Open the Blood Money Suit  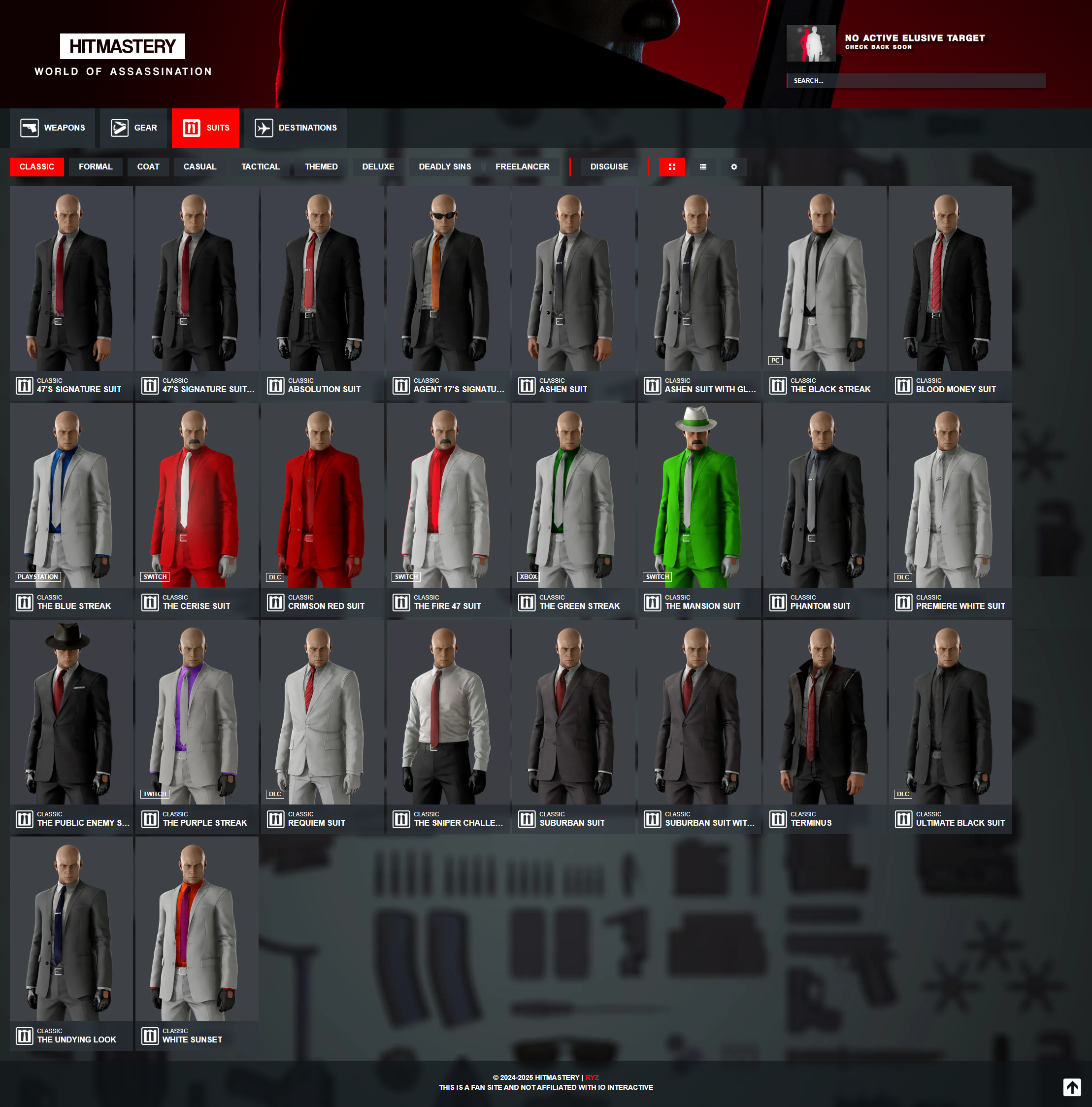(x=950, y=292)
